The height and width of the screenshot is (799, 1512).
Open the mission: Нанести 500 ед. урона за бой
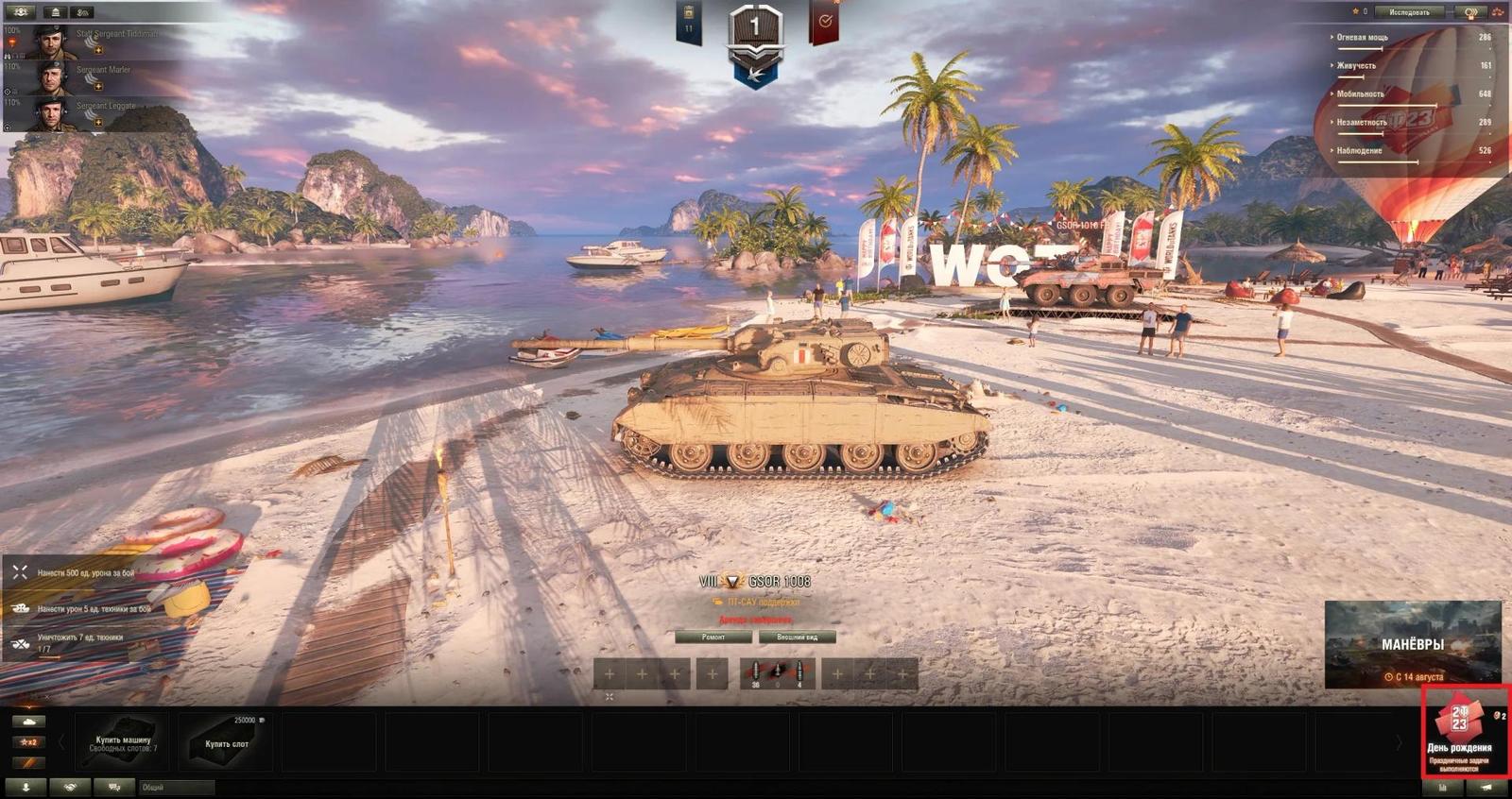85,573
